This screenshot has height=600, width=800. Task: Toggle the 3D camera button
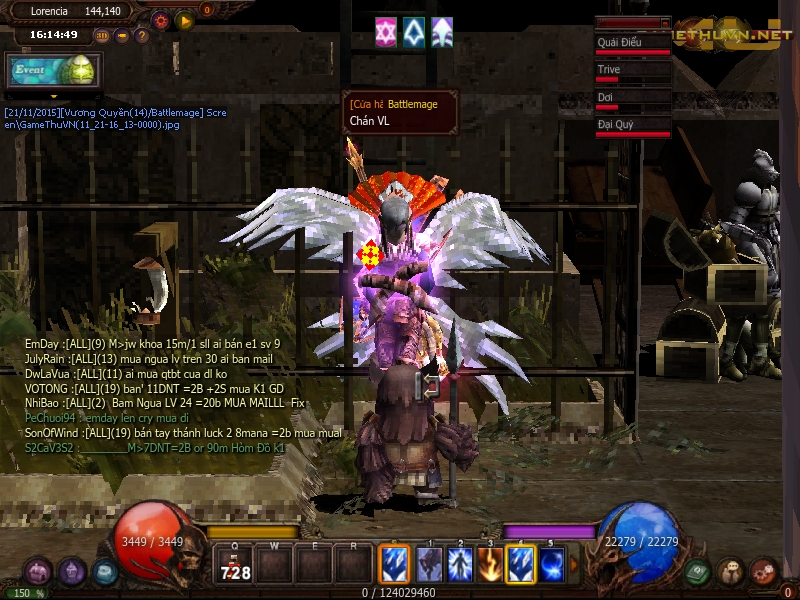tap(103, 35)
